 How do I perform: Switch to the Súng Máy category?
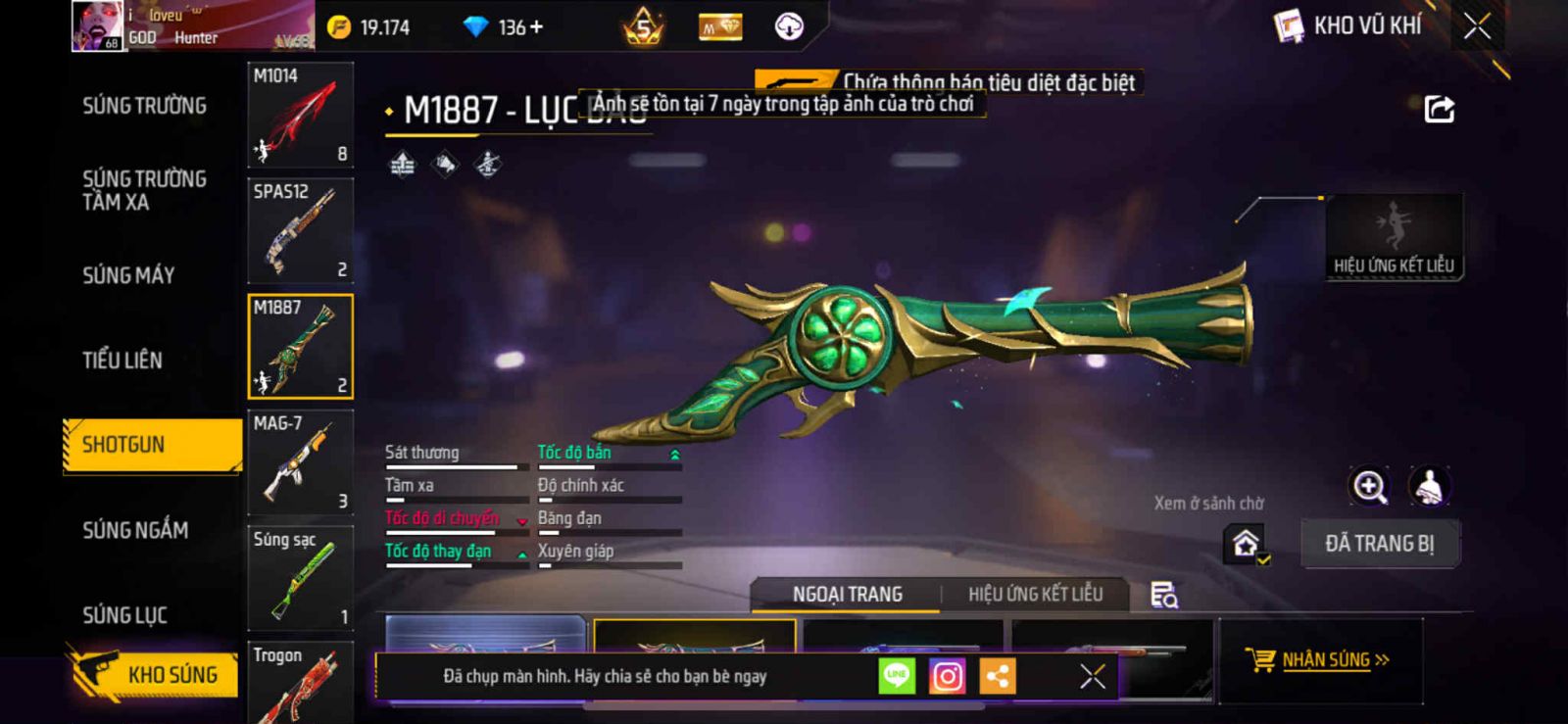[x=128, y=275]
